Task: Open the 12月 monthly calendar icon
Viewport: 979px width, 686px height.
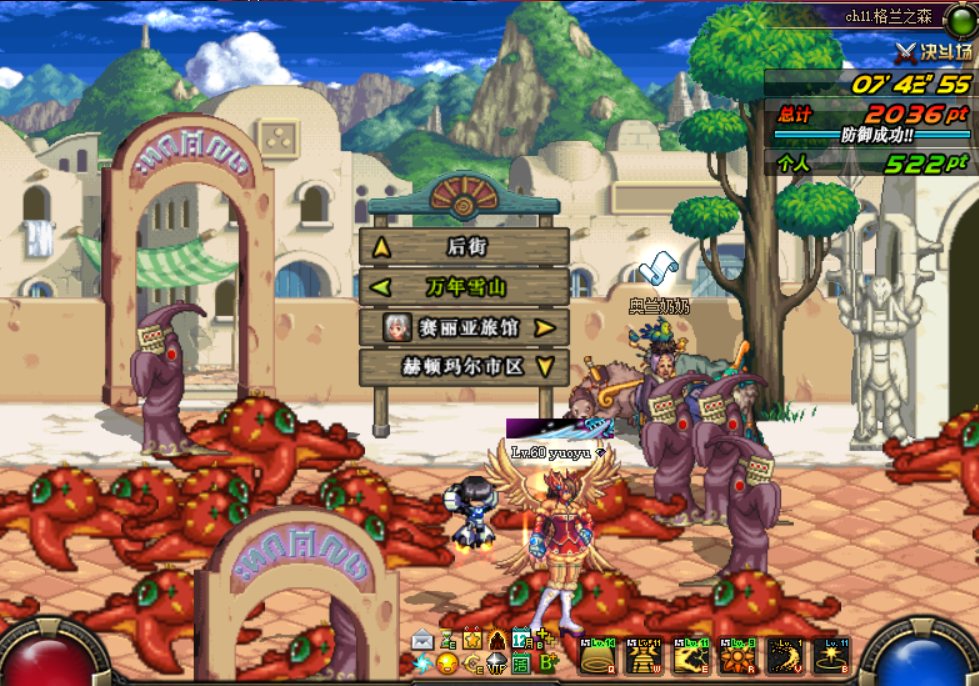Action: 521,640
